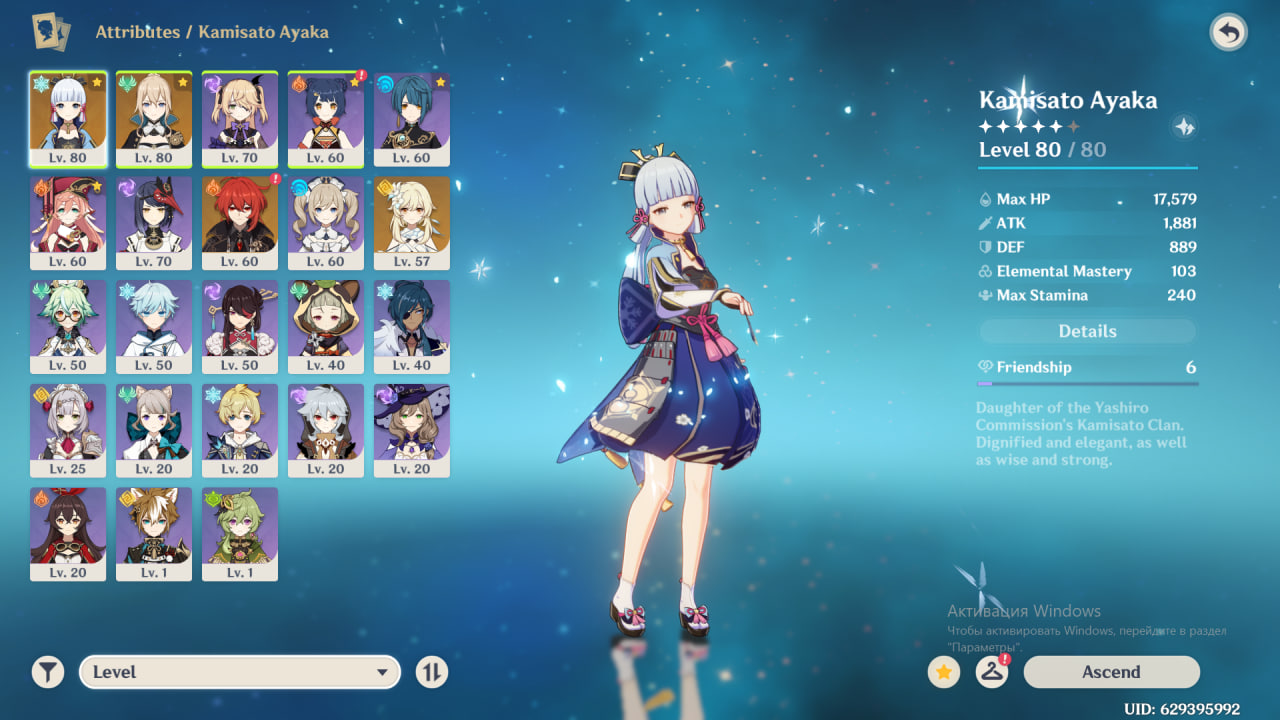The image size is (1280, 720).
Task: Open the Details stats panel
Action: (1087, 331)
